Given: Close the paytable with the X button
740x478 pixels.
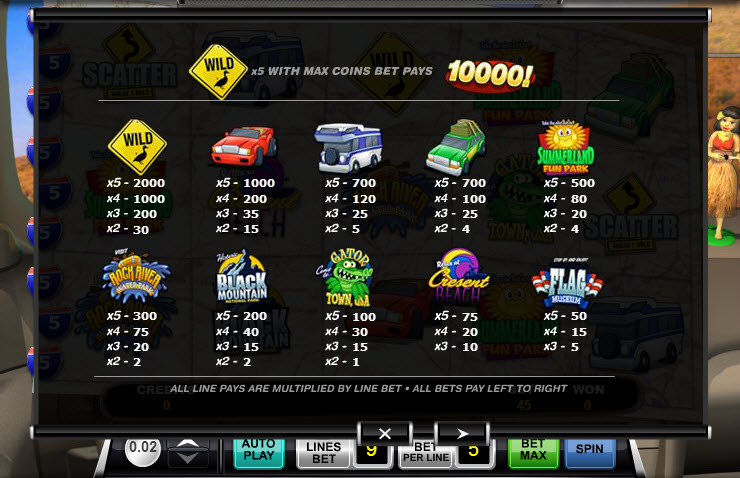Looking at the screenshot, I should (386, 433).
